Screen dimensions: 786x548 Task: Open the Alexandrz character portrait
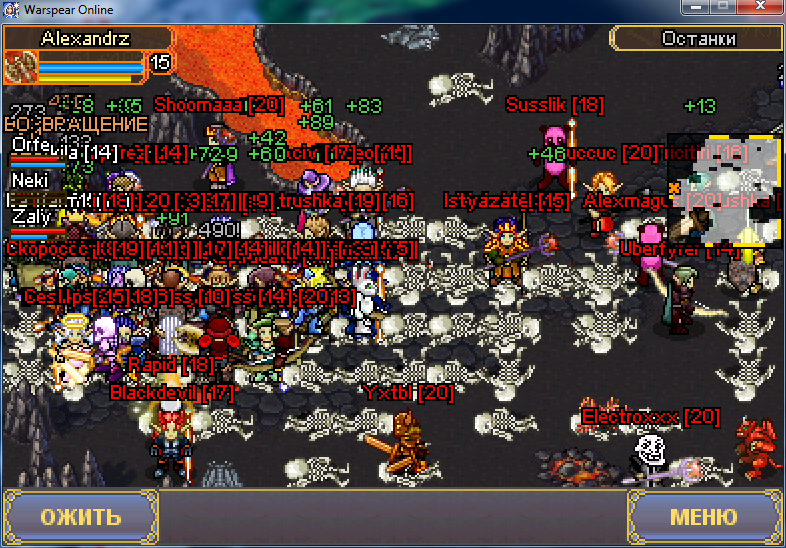tap(20, 67)
